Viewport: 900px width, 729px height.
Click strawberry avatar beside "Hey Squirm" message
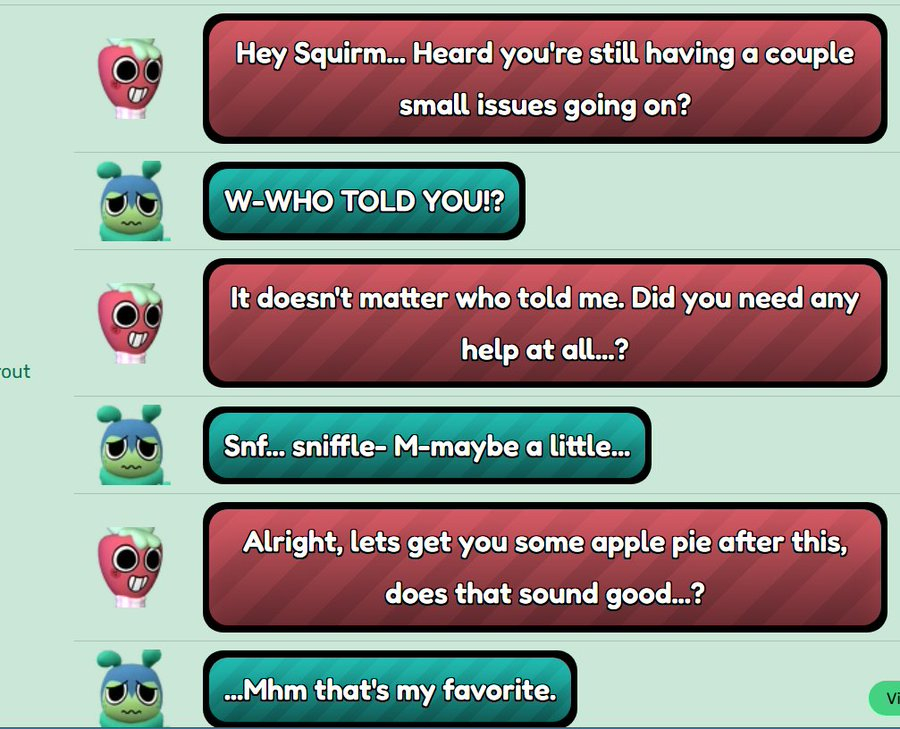tap(130, 80)
